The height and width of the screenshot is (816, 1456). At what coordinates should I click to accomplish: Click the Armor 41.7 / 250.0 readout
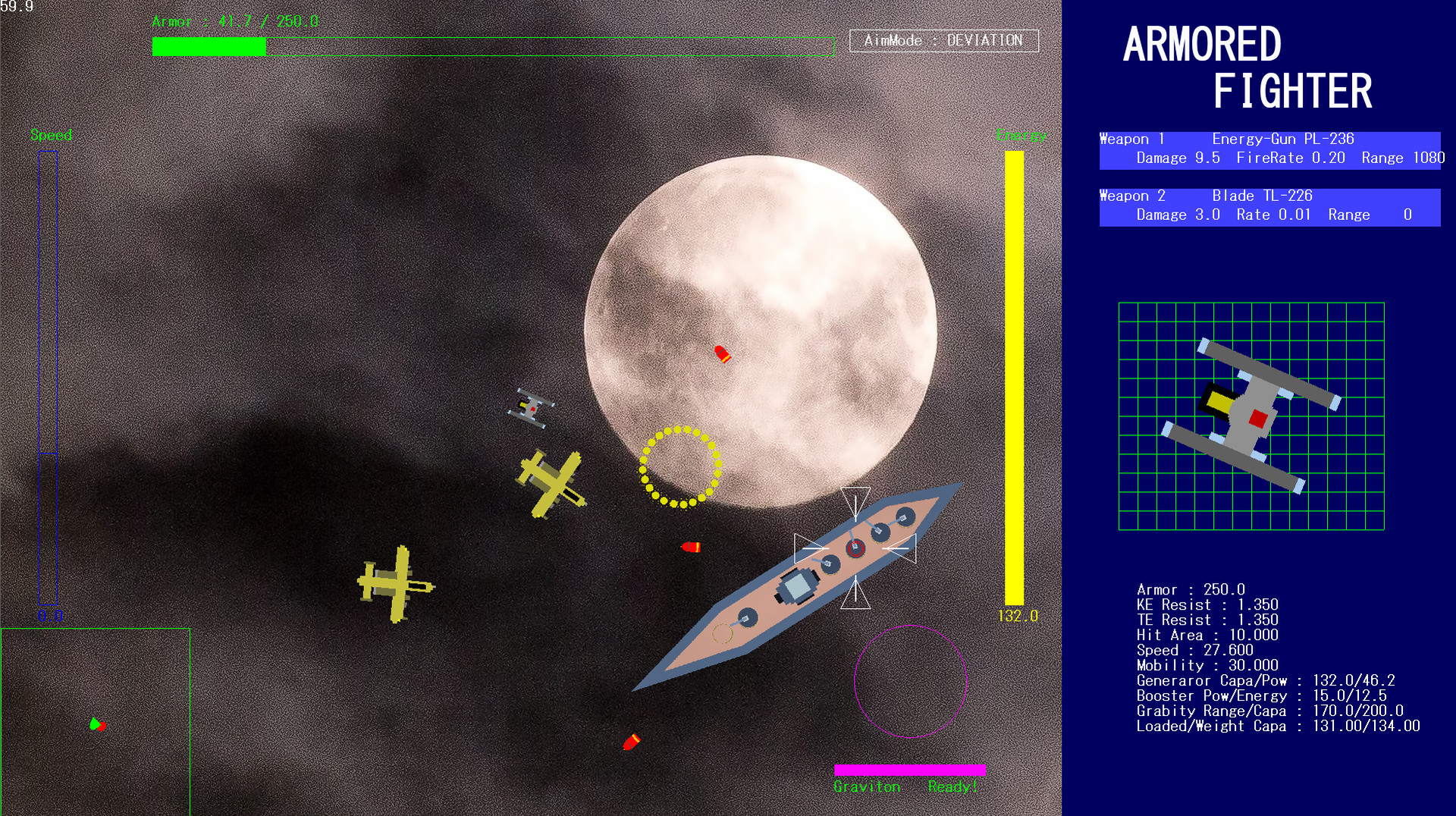point(235,21)
